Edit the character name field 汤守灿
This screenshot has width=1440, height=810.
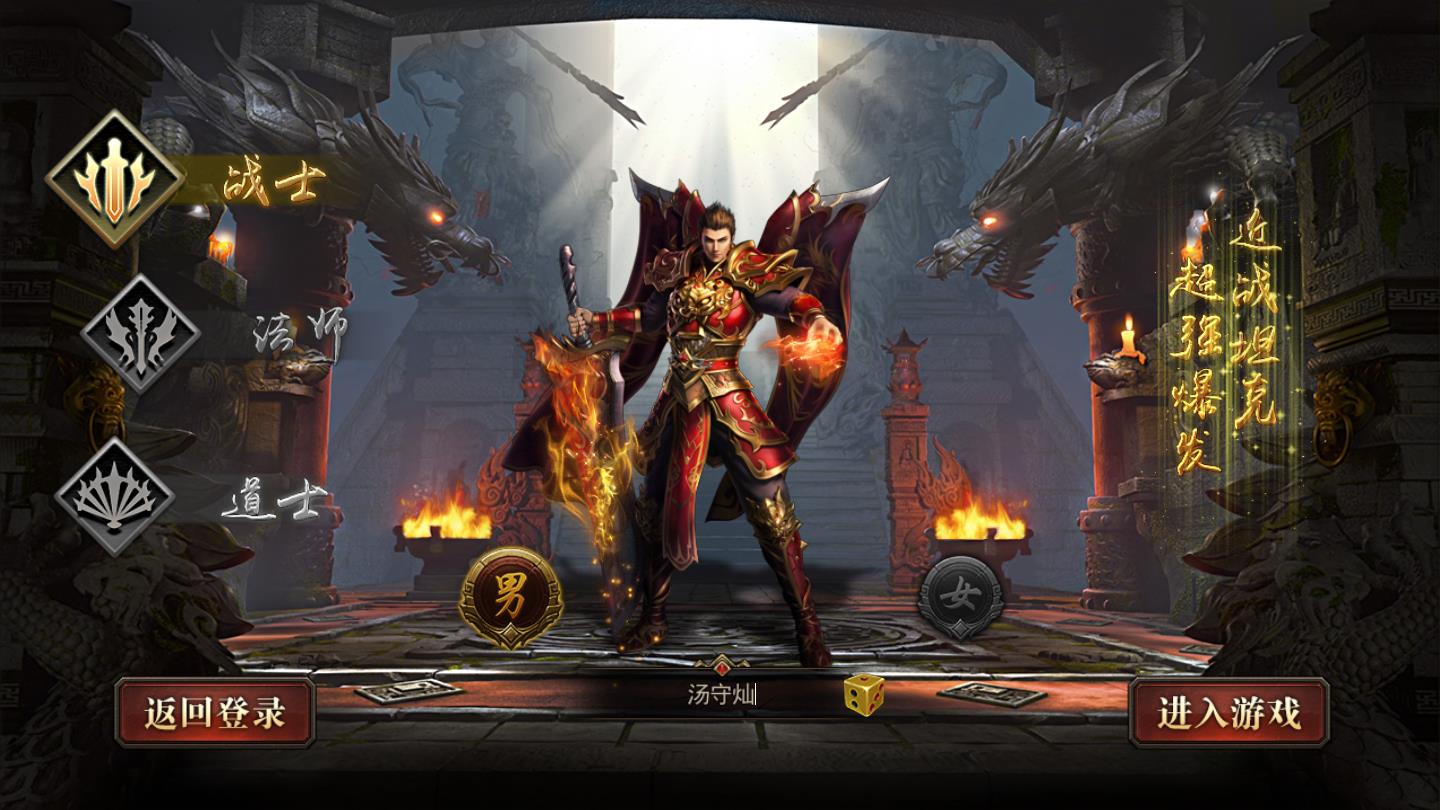[720, 694]
